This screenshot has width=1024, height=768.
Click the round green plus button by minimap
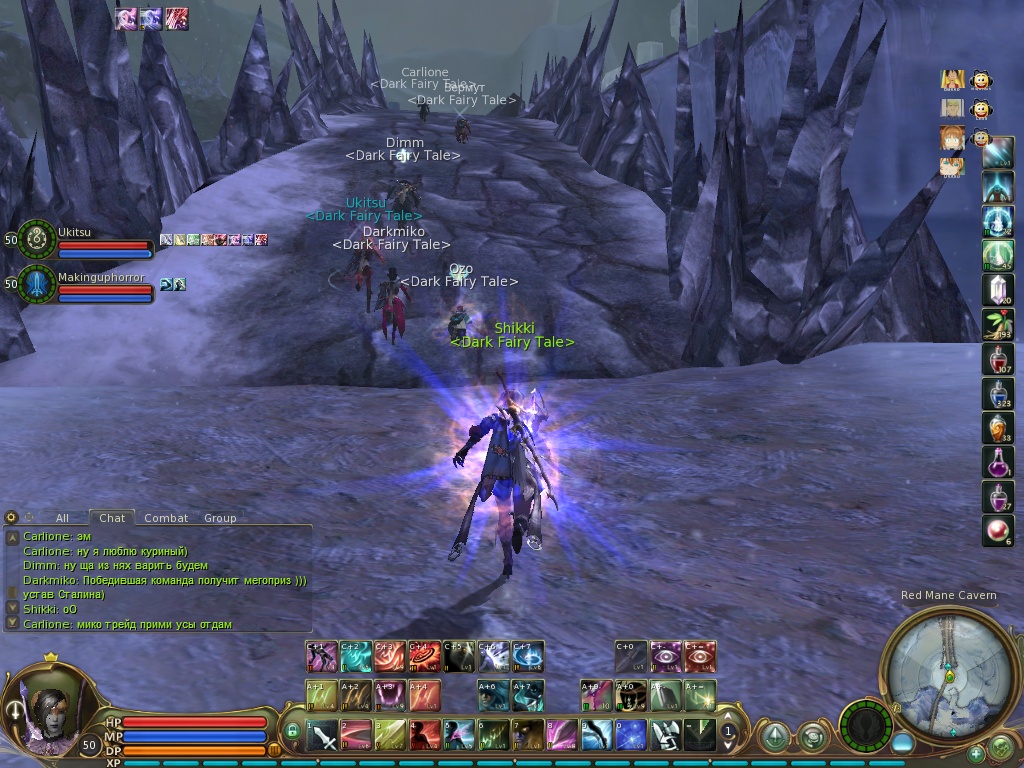pos(976,752)
